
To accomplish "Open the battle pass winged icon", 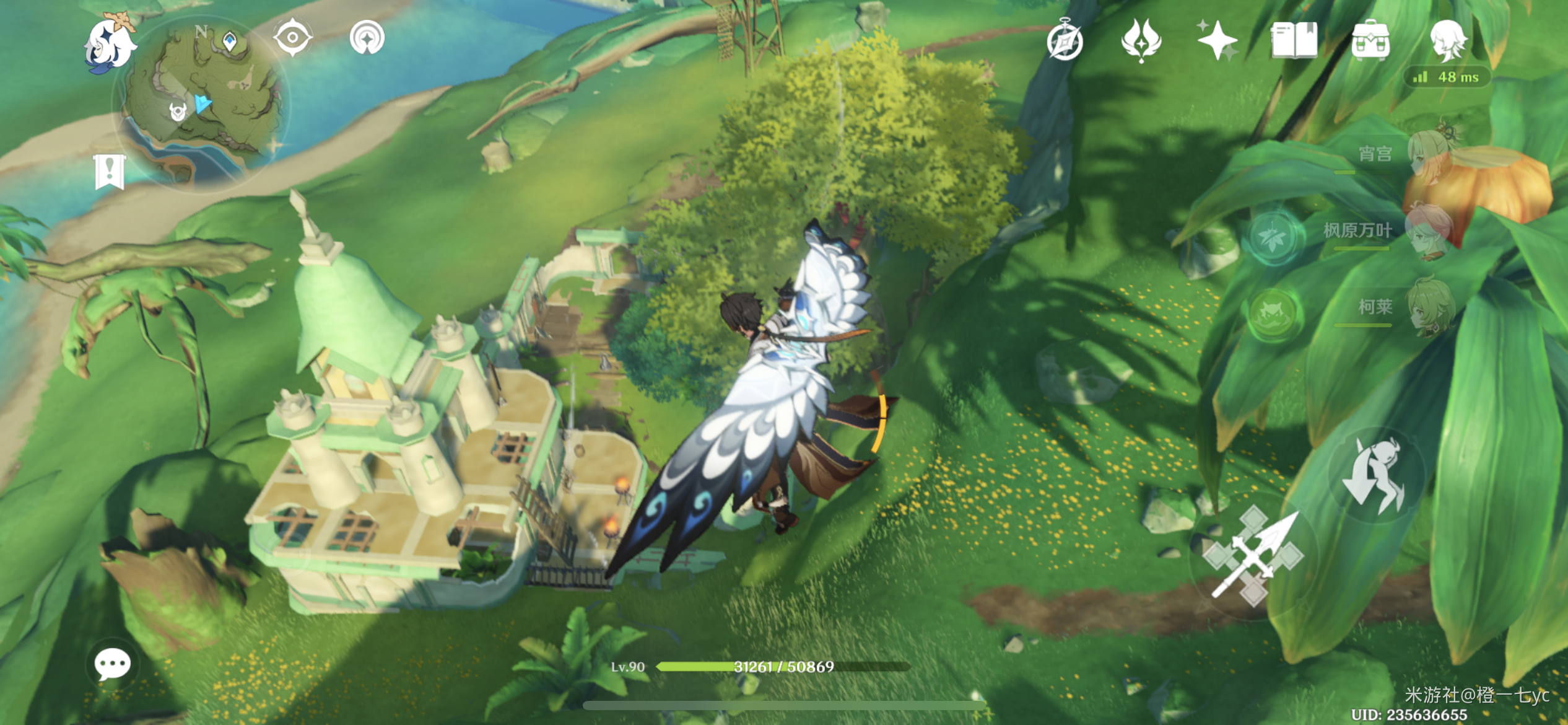I will pos(1141,40).
